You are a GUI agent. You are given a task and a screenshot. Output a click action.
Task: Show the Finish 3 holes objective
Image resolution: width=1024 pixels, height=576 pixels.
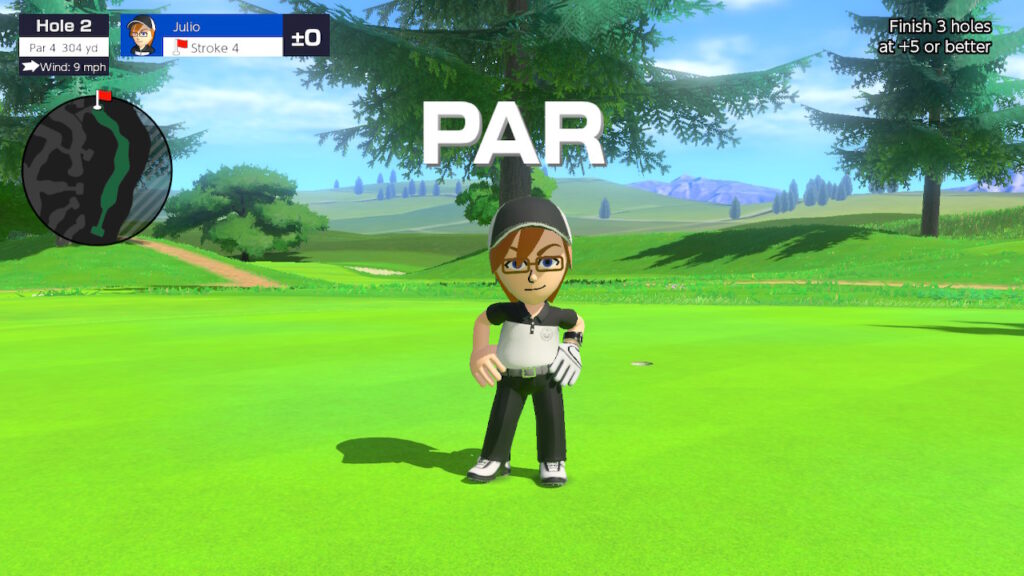[x=939, y=37]
